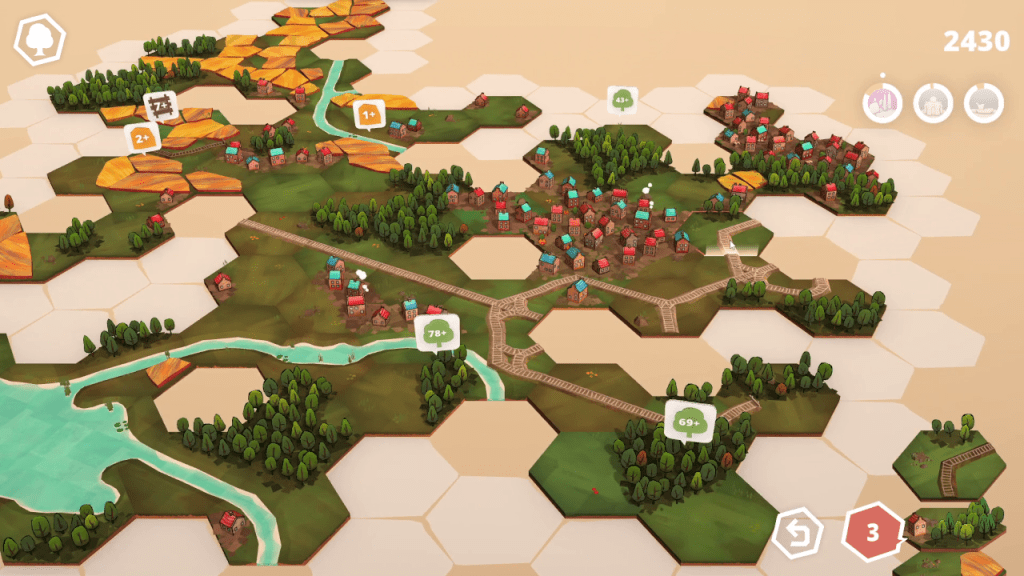Open the pink city skyline biome icon
The height and width of the screenshot is (576, 1024).
pyautogui.click(x=882, y=103)
